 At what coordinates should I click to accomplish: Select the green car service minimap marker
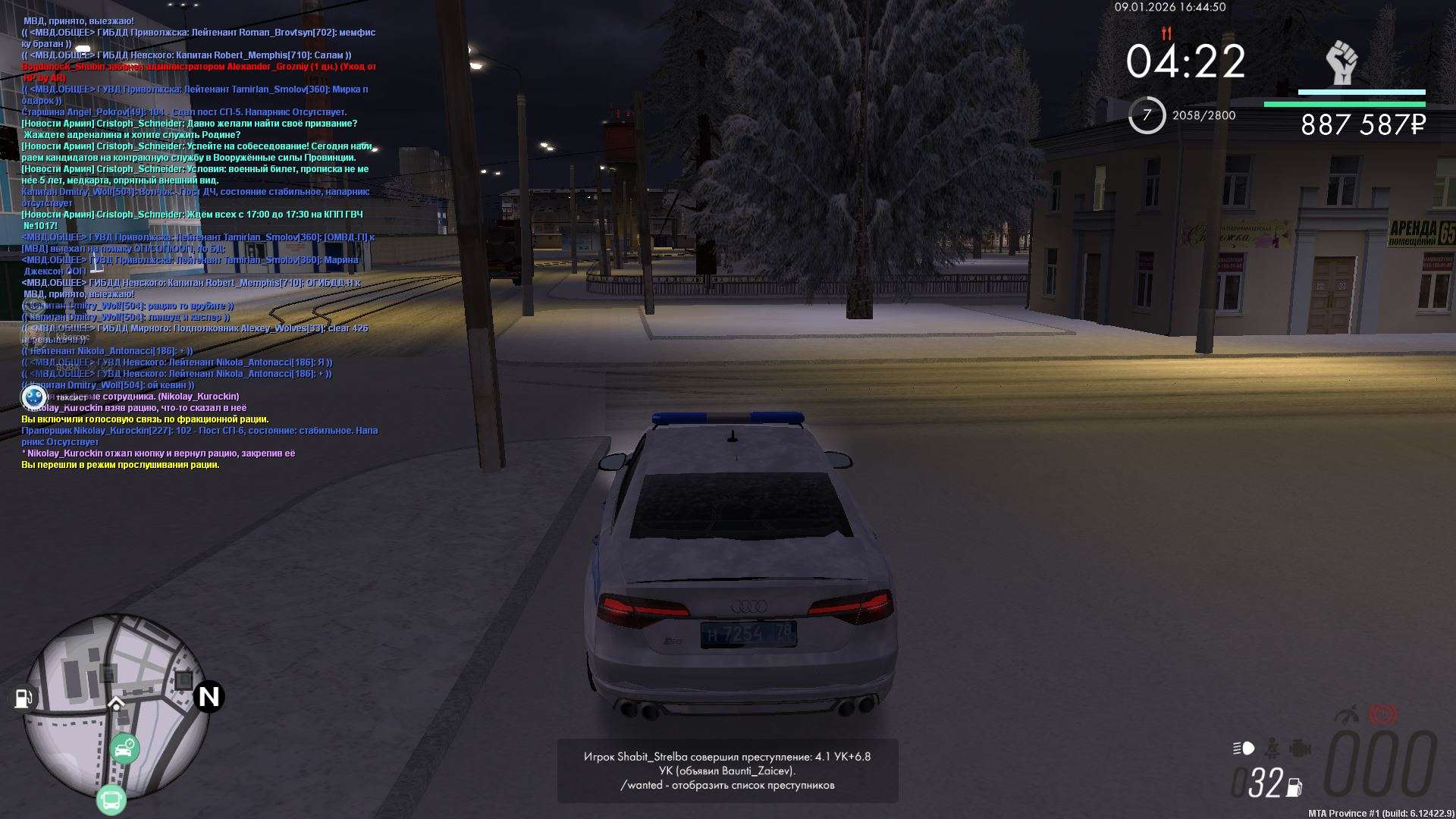pos(124,749)
